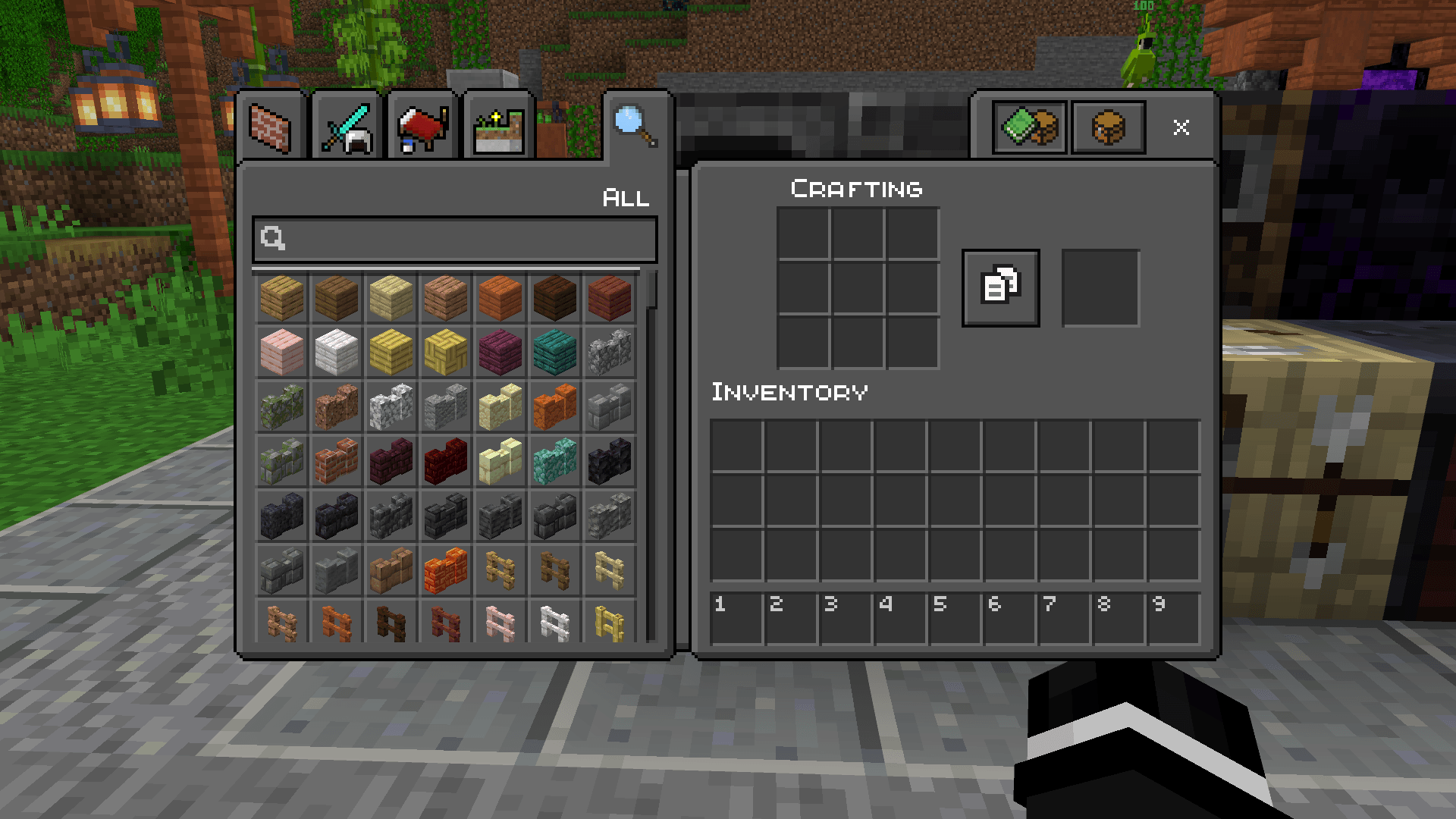Toggle the recipe book view button

tap(1029, 127)
